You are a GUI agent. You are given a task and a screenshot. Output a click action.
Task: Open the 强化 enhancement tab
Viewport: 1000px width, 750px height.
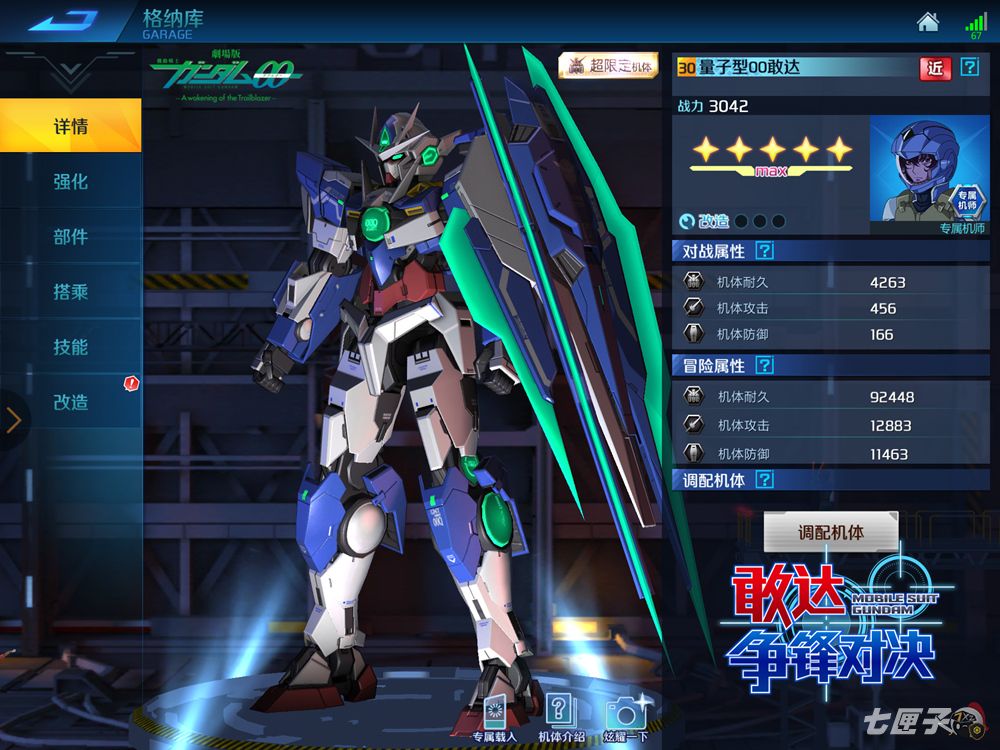(x=70, y=182)
